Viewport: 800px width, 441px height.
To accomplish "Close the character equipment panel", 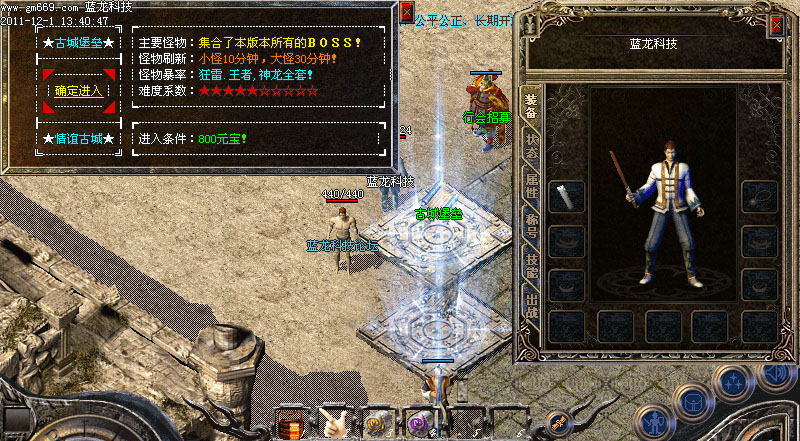I will point(776,27).
